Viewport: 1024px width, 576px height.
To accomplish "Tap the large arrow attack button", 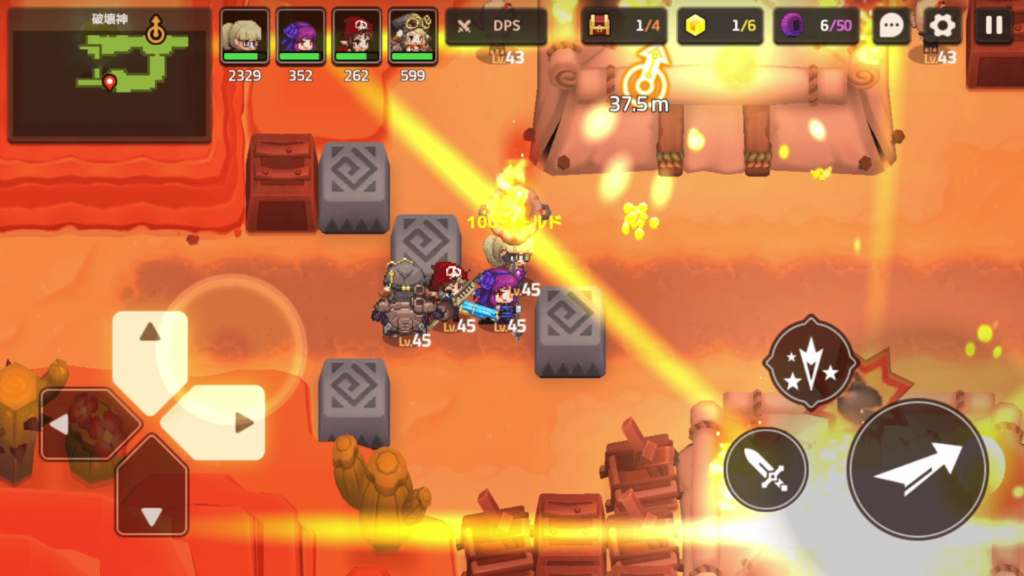I will (917, 469).
